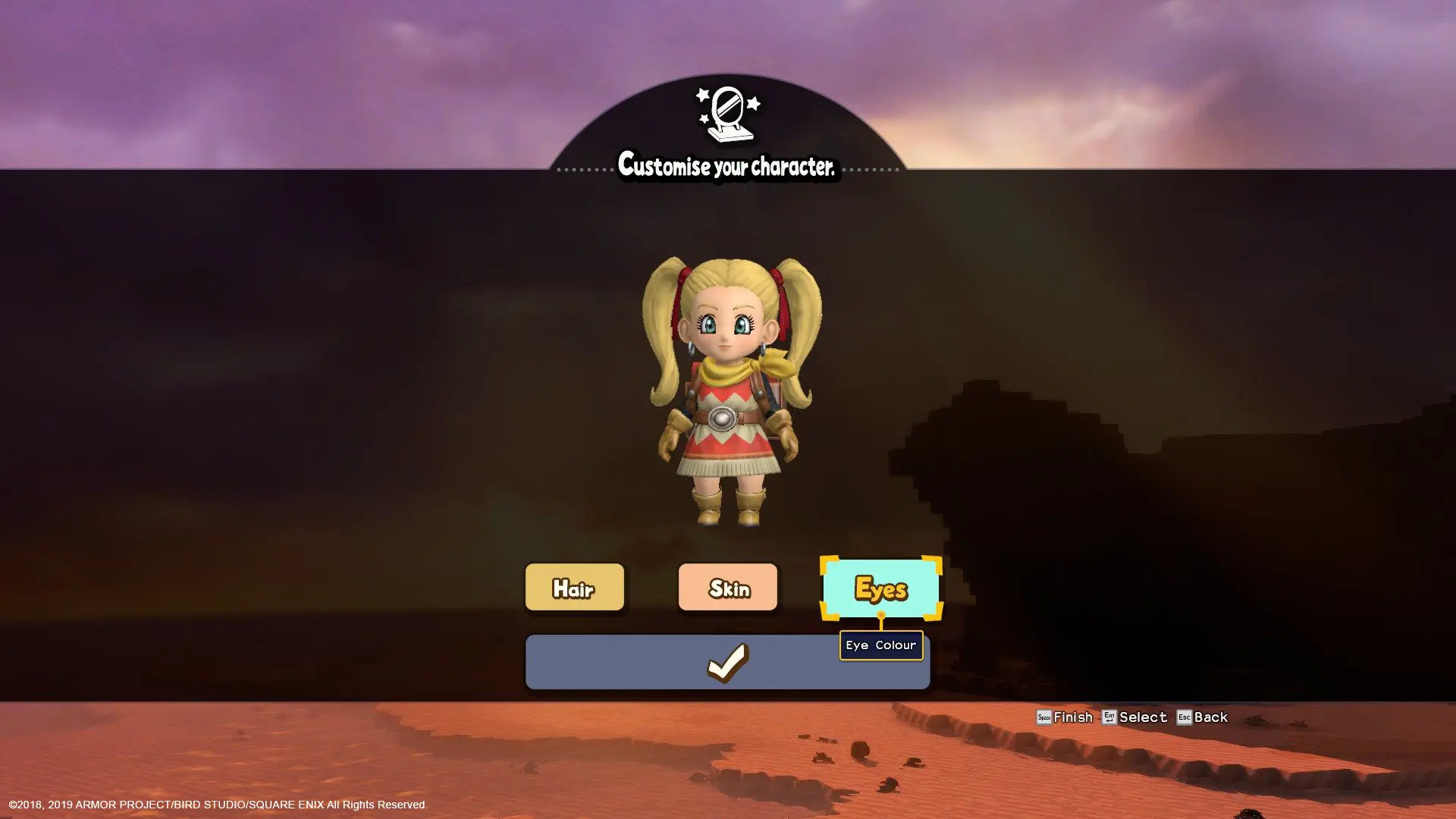Click the character preview model
Viewport: 1456px width, 819px height.
click(727, 394)
